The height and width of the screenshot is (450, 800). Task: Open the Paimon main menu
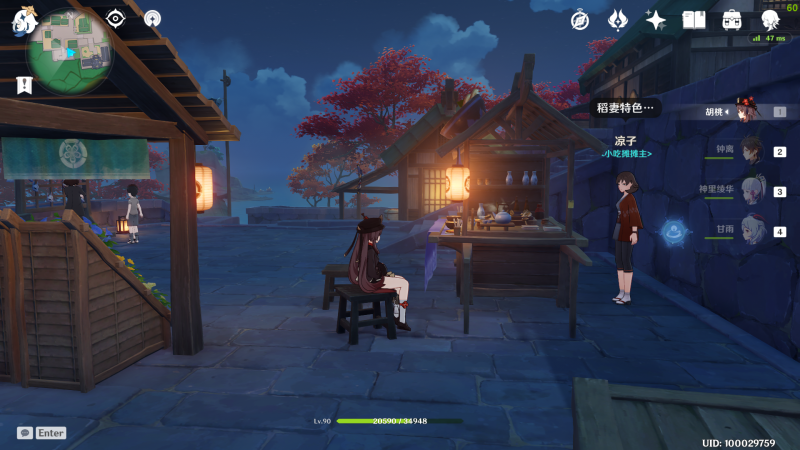pyautogui.click(x=23, y=22)
